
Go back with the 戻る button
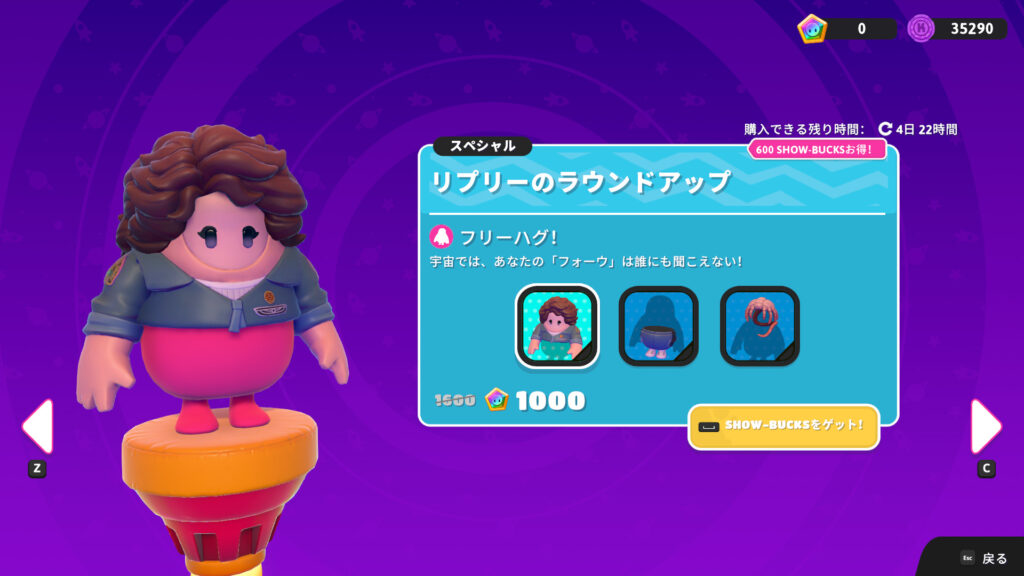(983, 558)
